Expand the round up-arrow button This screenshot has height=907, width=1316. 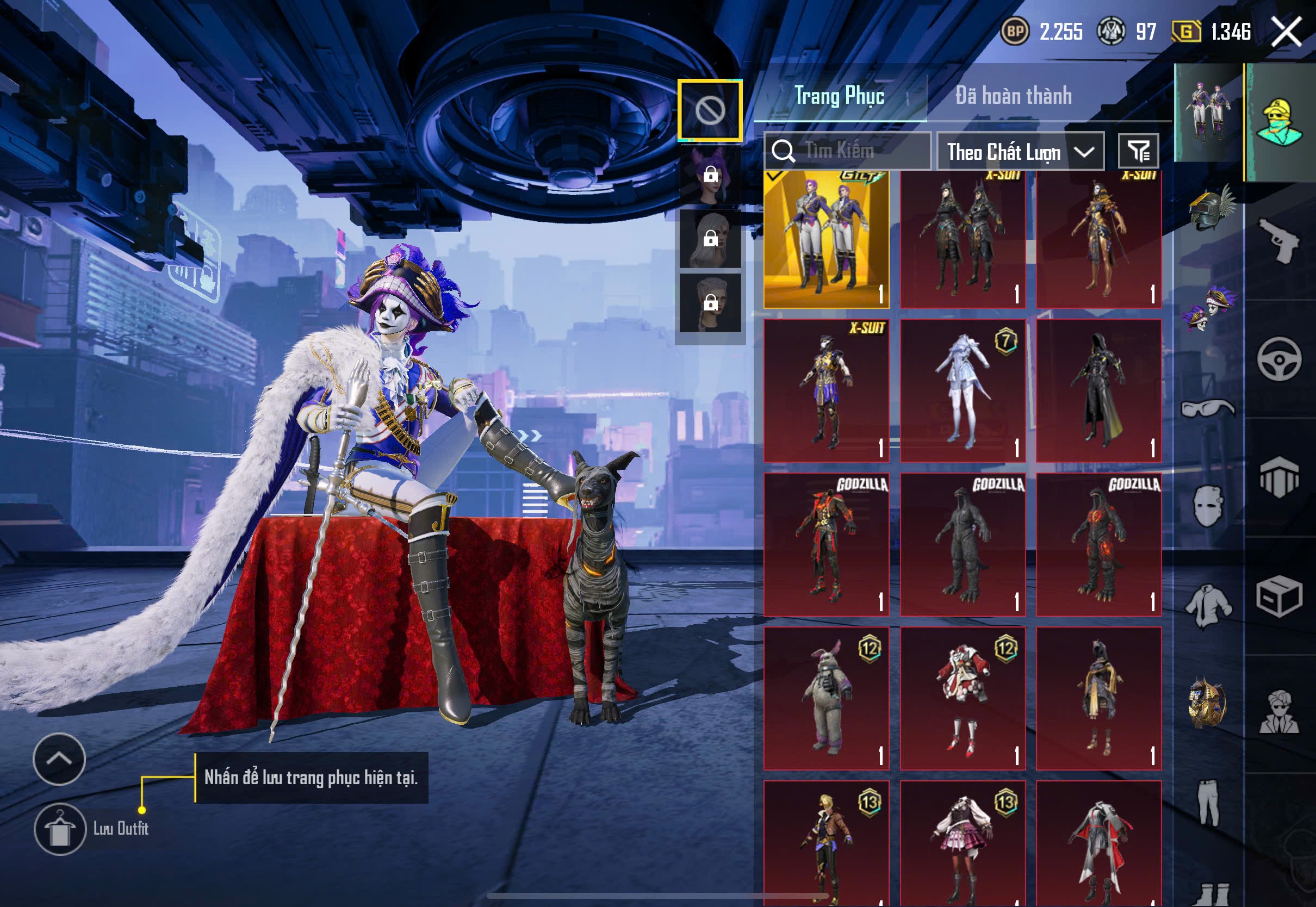[x=59, y=759]
